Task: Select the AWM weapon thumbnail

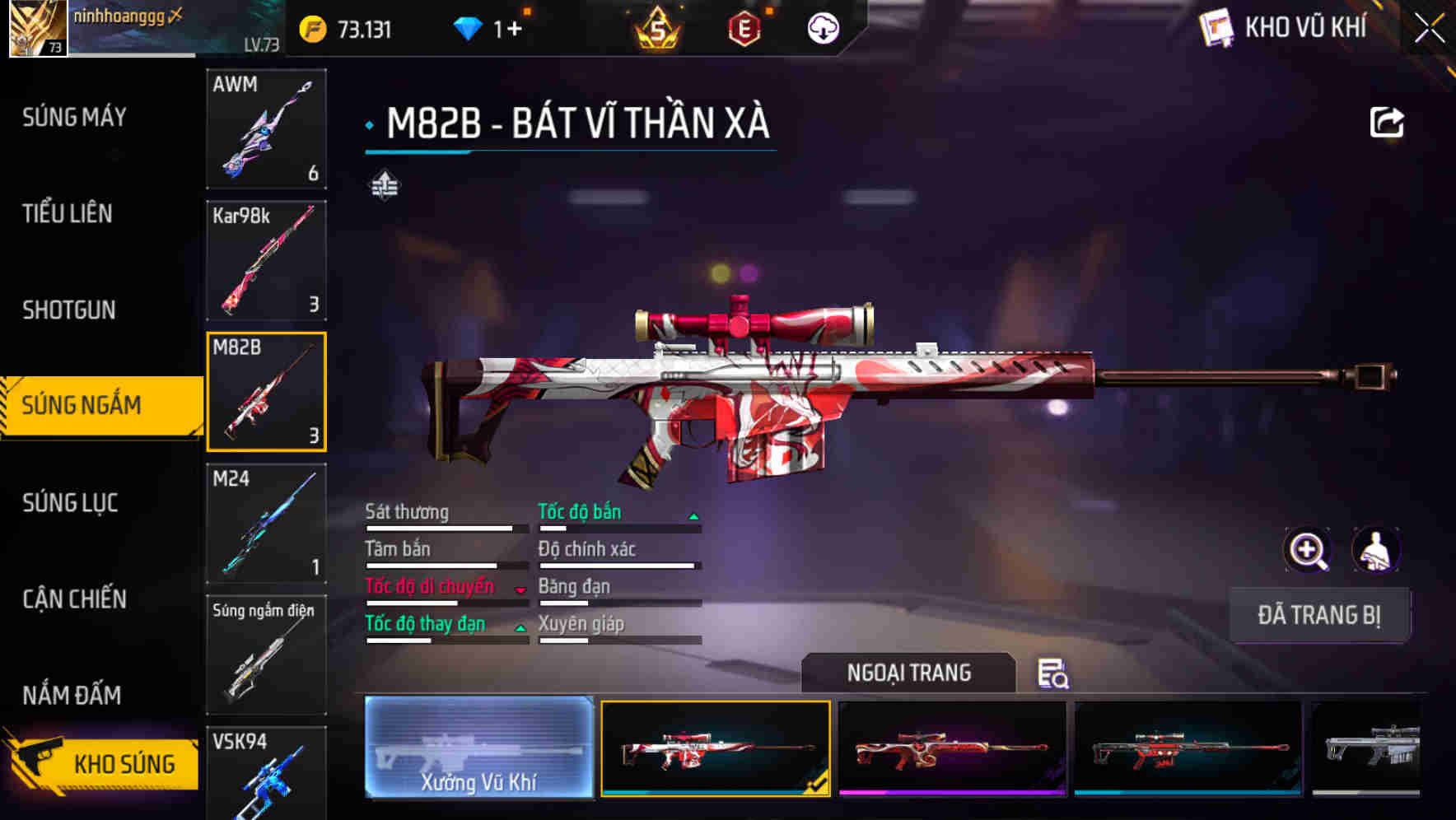Action: [266, 130]
